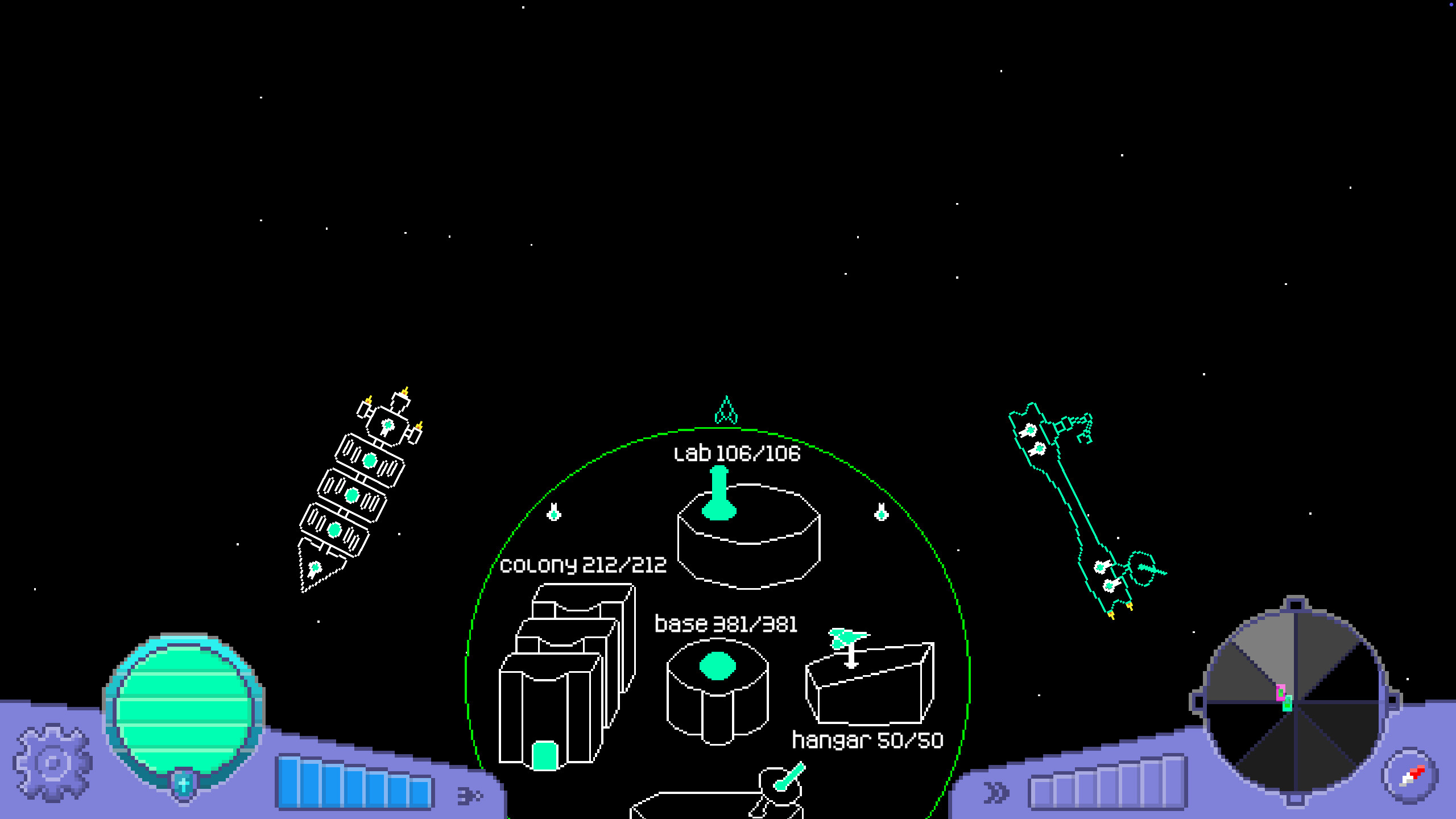Expand the base 381/381 details
Image resolution: width=1456 pixels, height=819 pixels.
(726, 623)
